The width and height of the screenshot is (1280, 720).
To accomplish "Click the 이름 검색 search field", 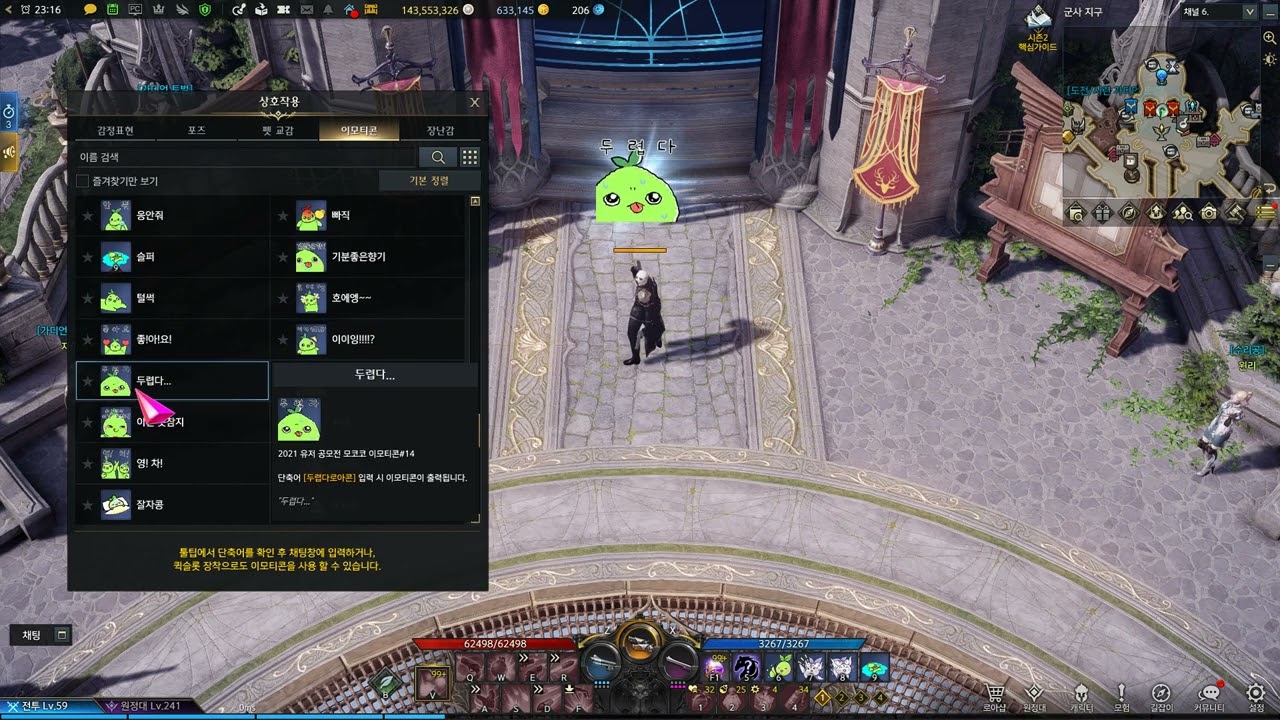I will coord(245,157).
